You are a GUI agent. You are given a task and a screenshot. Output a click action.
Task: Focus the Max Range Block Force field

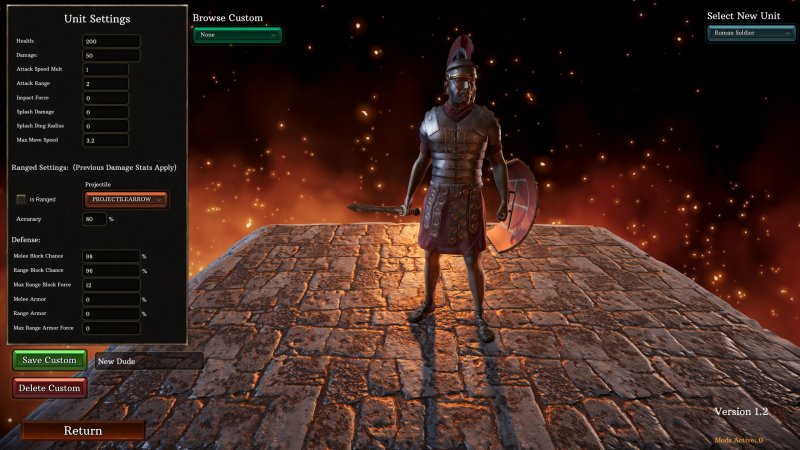click(111, 285)
